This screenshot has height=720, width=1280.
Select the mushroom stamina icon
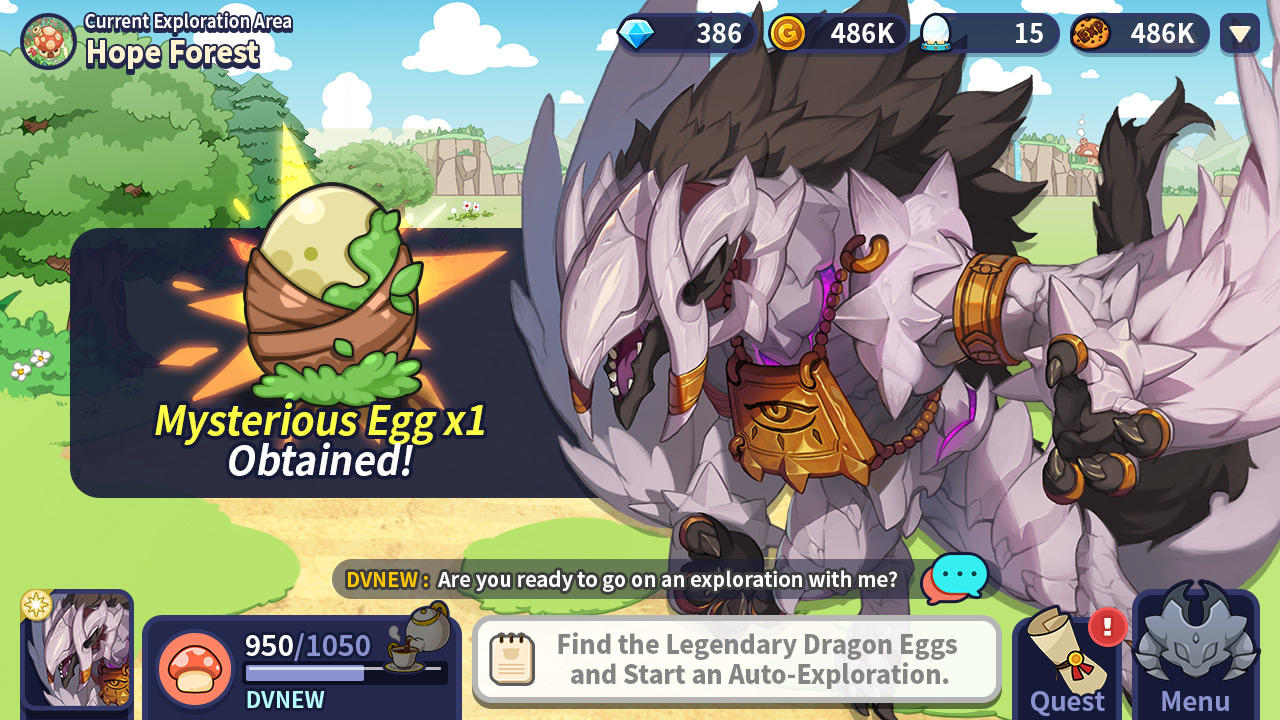point(196,665)
